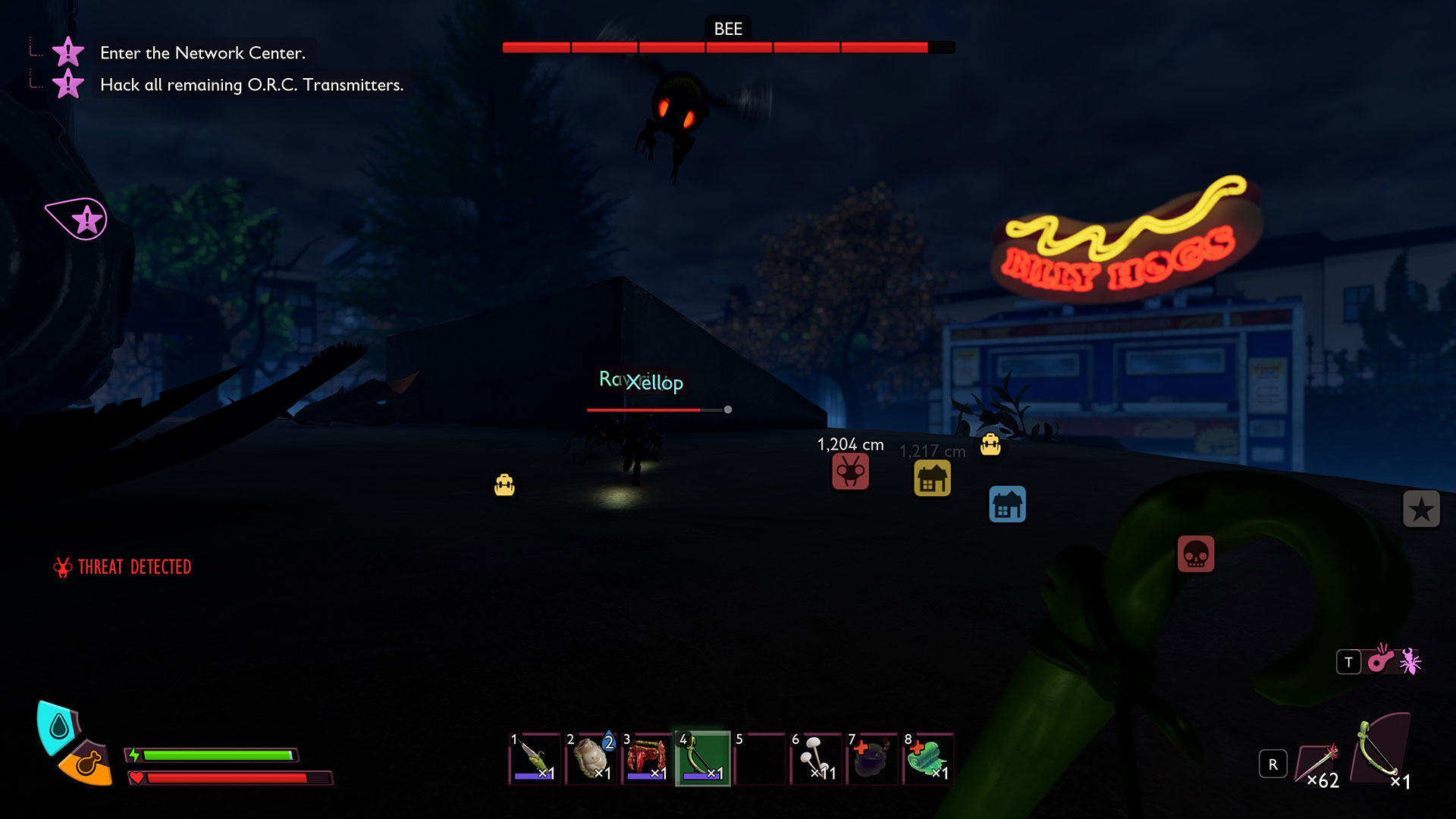
Task: Use the healing smoothie in hotbar slot 7
Action: (872, 758)
